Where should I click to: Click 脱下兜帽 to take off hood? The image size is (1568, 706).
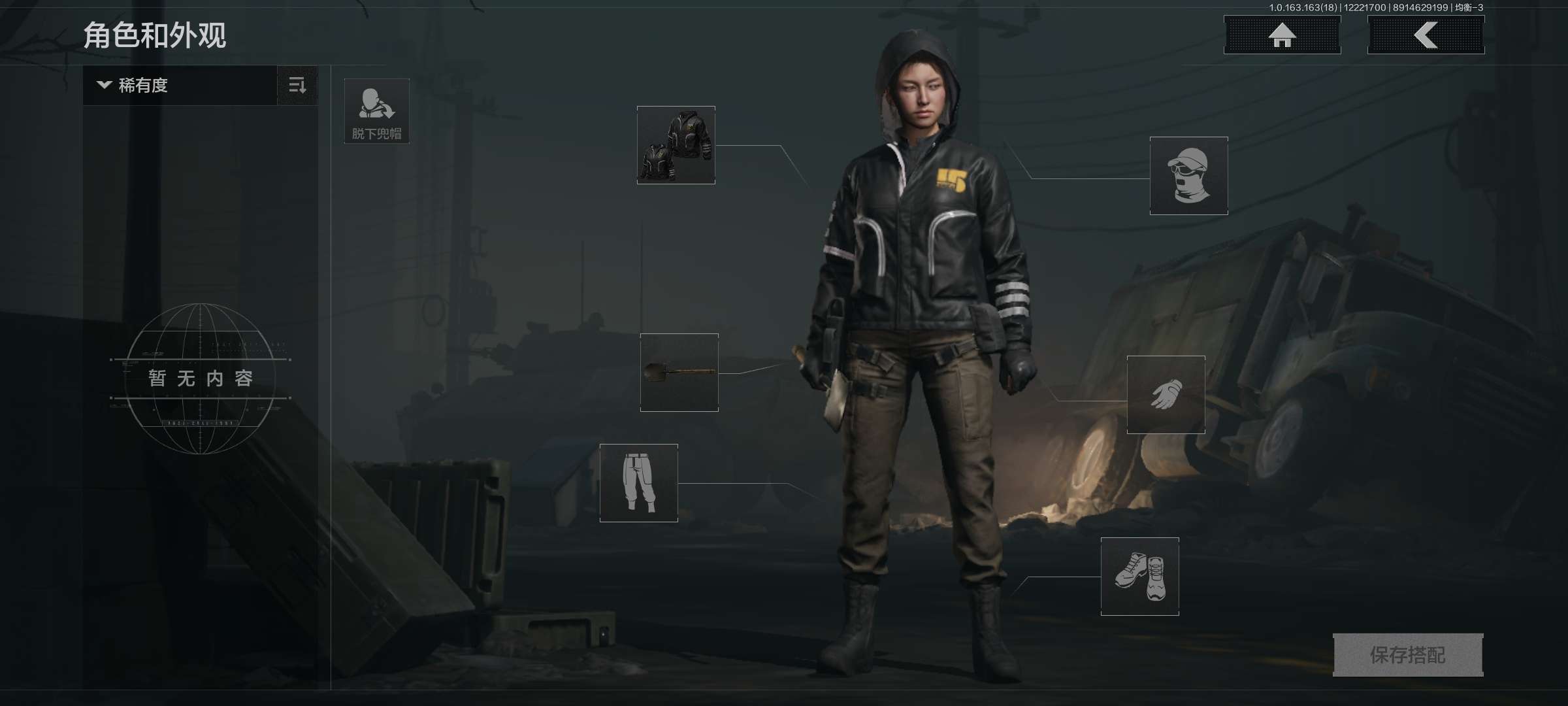[x=377, y=111]
